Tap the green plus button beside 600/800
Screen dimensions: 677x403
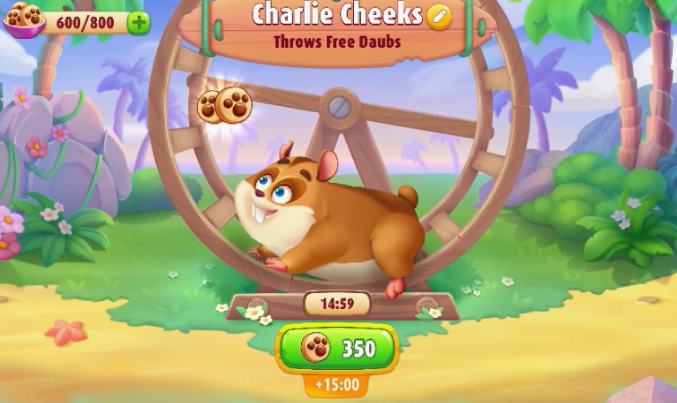click(139, 22)
